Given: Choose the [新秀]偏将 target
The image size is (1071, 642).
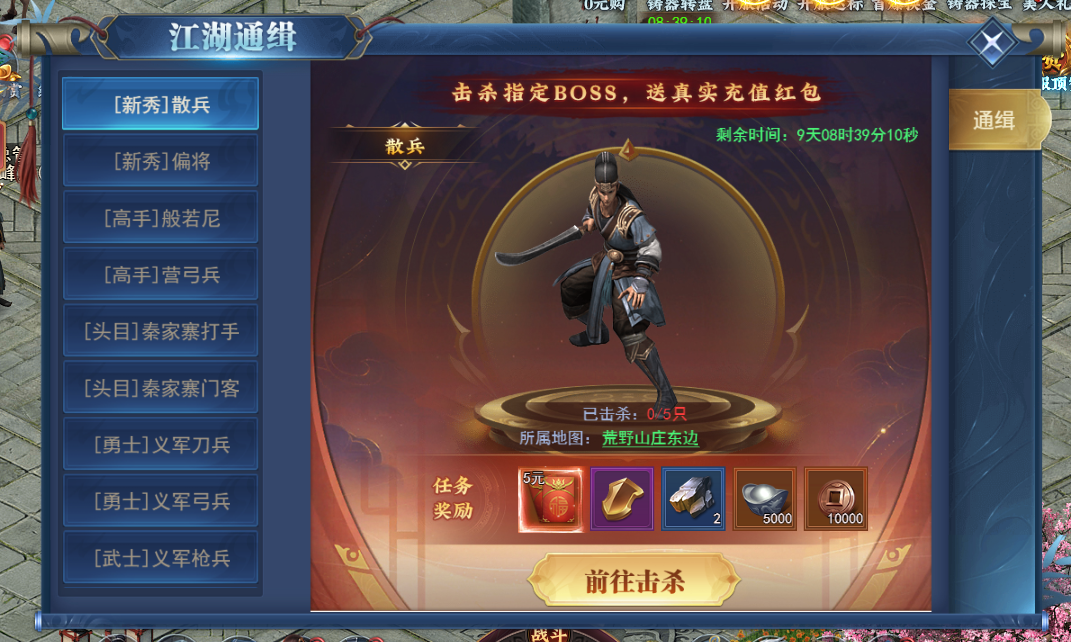Looking at the screenshot, I should [x=160, y=161].
